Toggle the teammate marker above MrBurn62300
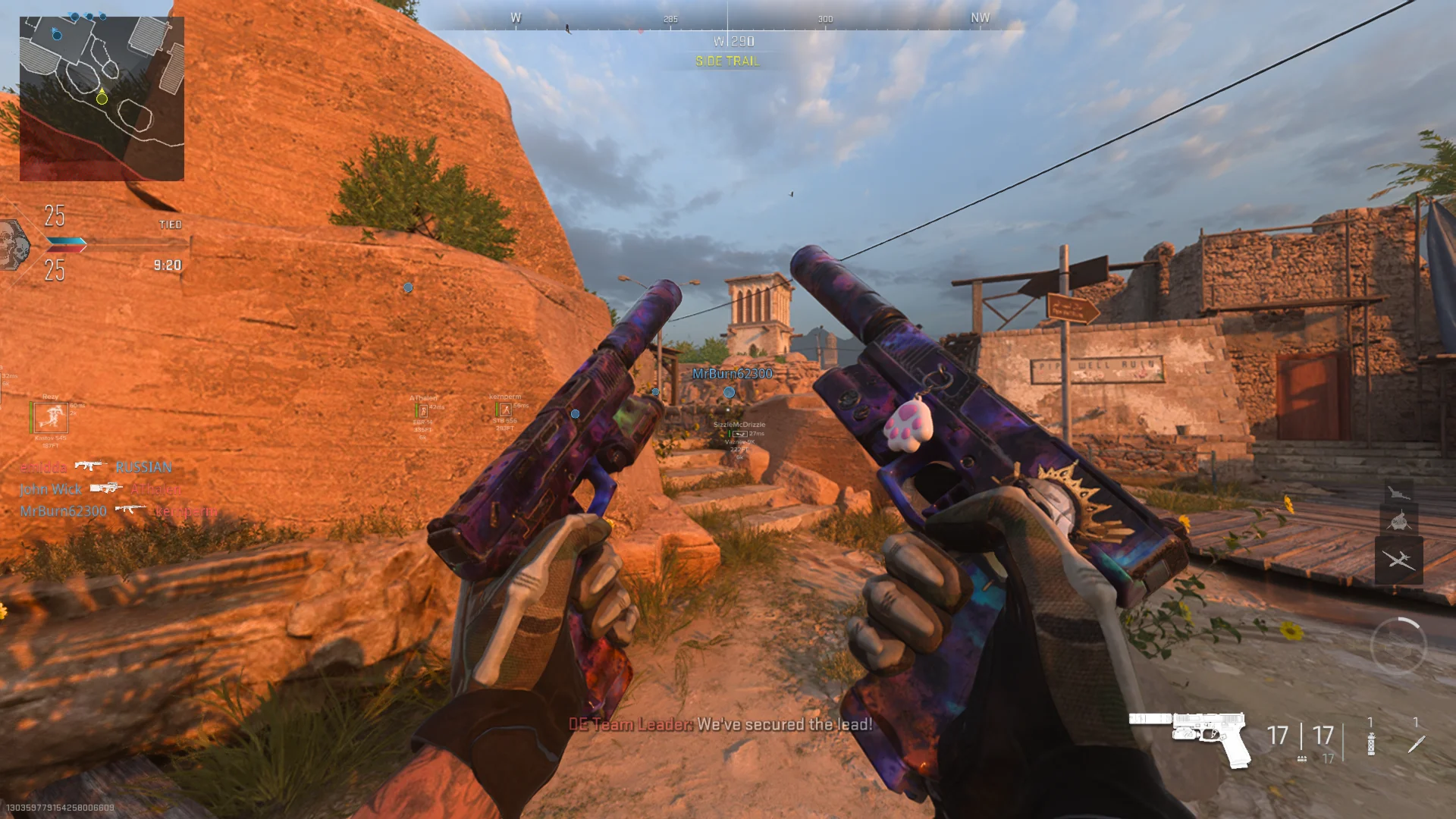Screen dimensions: 1456x819 [x=729, y=393]
